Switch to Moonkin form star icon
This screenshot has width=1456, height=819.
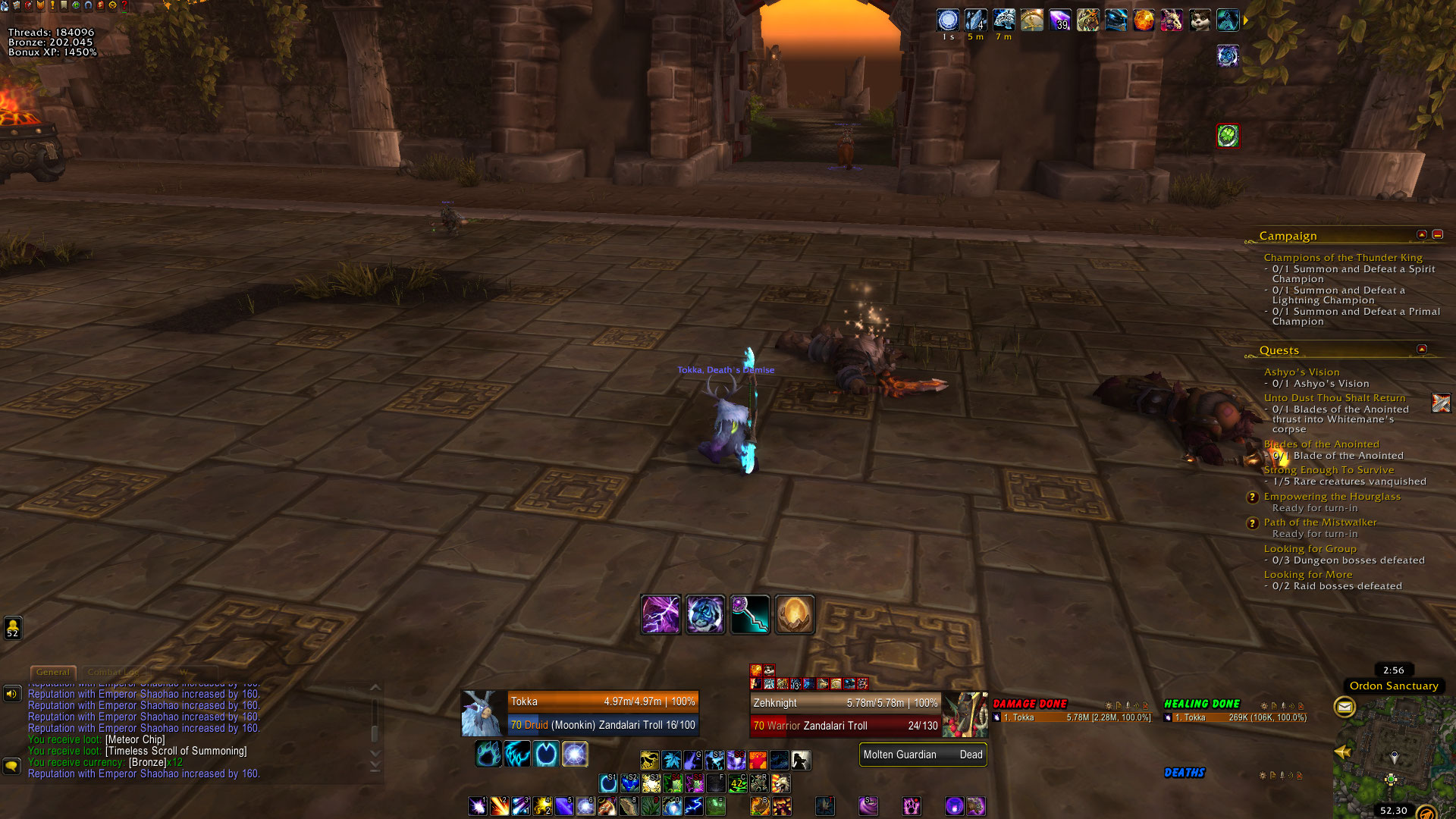pos(575,754)
